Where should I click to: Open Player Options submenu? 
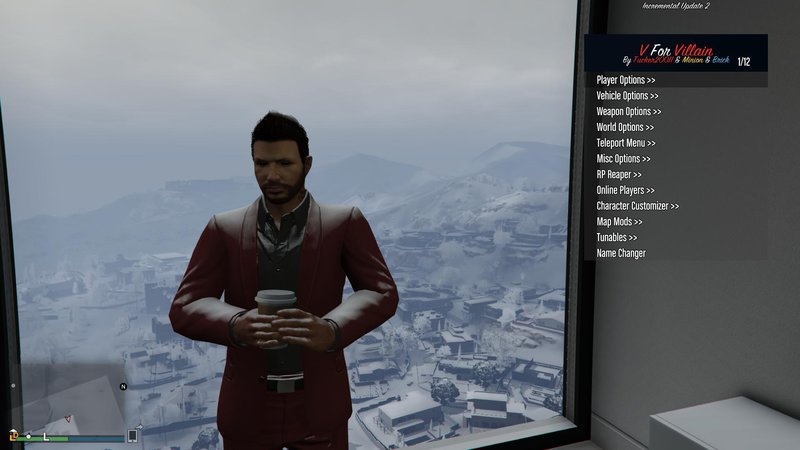click(x=626, y=80)
